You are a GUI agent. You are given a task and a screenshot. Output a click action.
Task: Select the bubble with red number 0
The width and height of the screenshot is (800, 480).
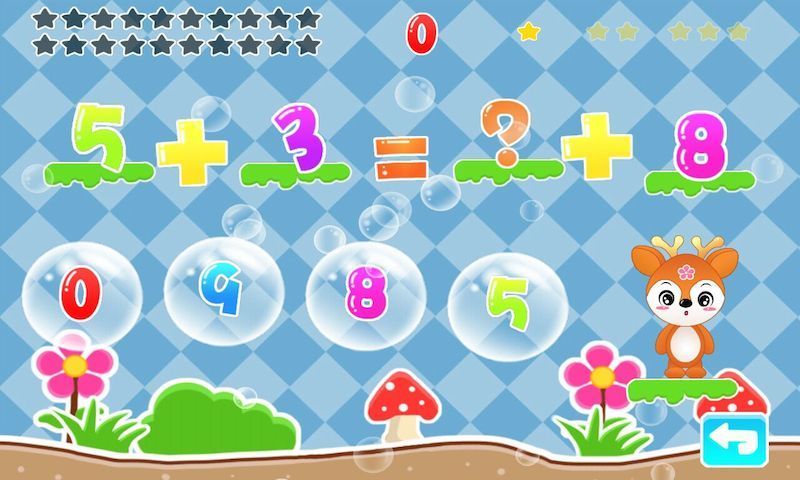(81, 293)
